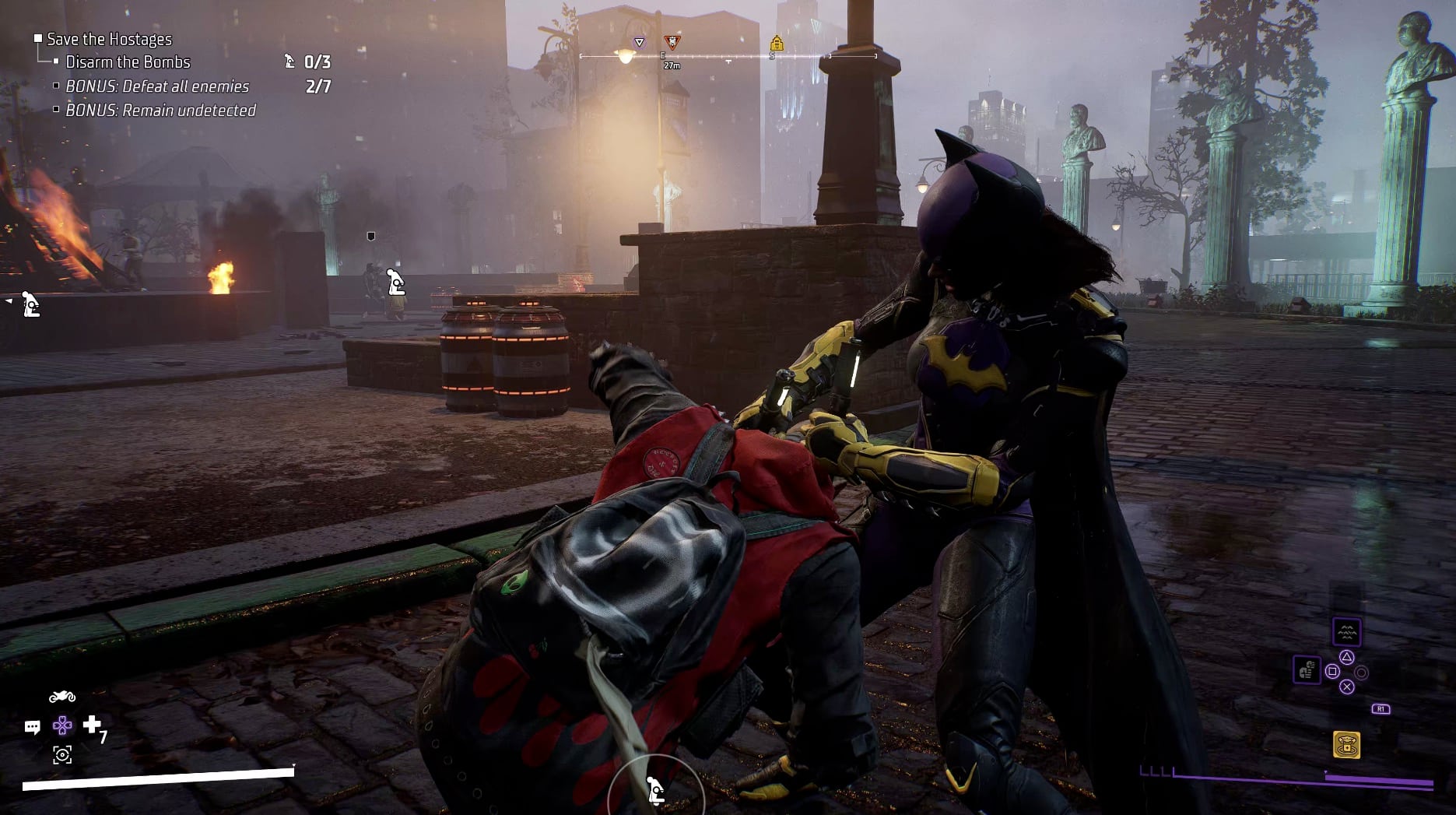This screenshot has width=1456, height=815.
Task: Click the red triangle crime marker on compass
Action: (672, 42)
